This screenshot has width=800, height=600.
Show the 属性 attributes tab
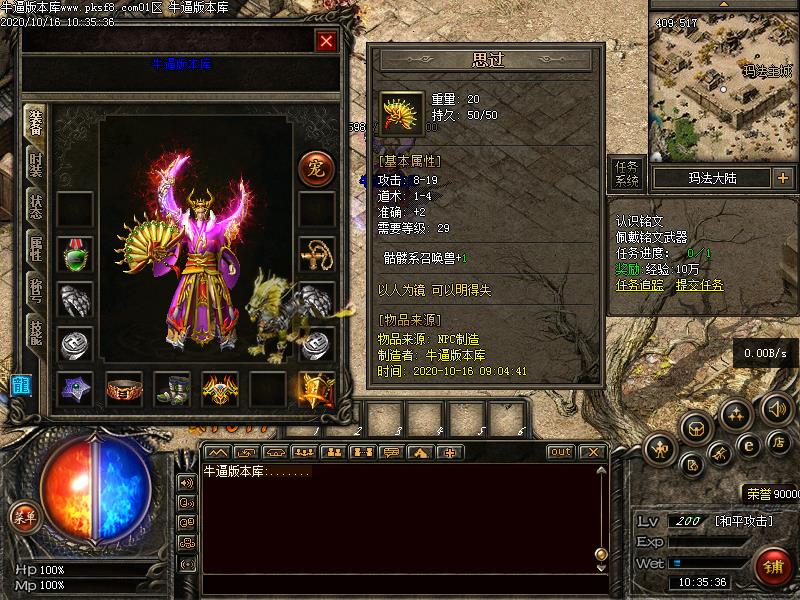pyautogui.click(x=36, y=251)
